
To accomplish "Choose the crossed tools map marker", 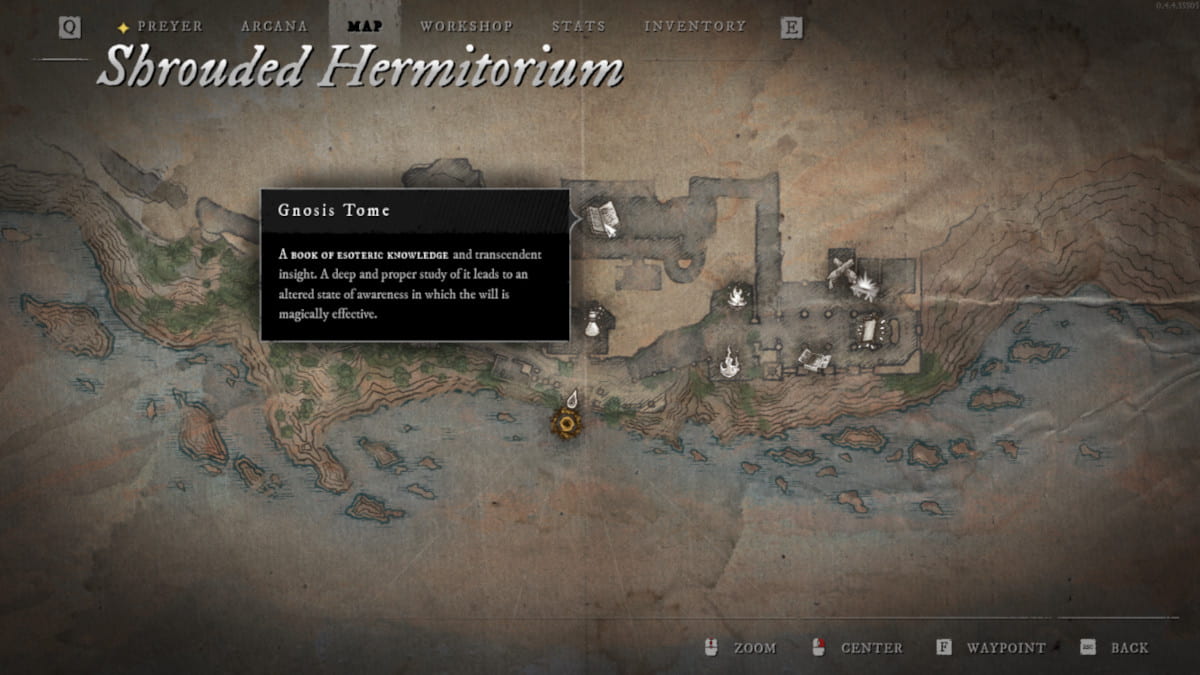I will [842, 268].
